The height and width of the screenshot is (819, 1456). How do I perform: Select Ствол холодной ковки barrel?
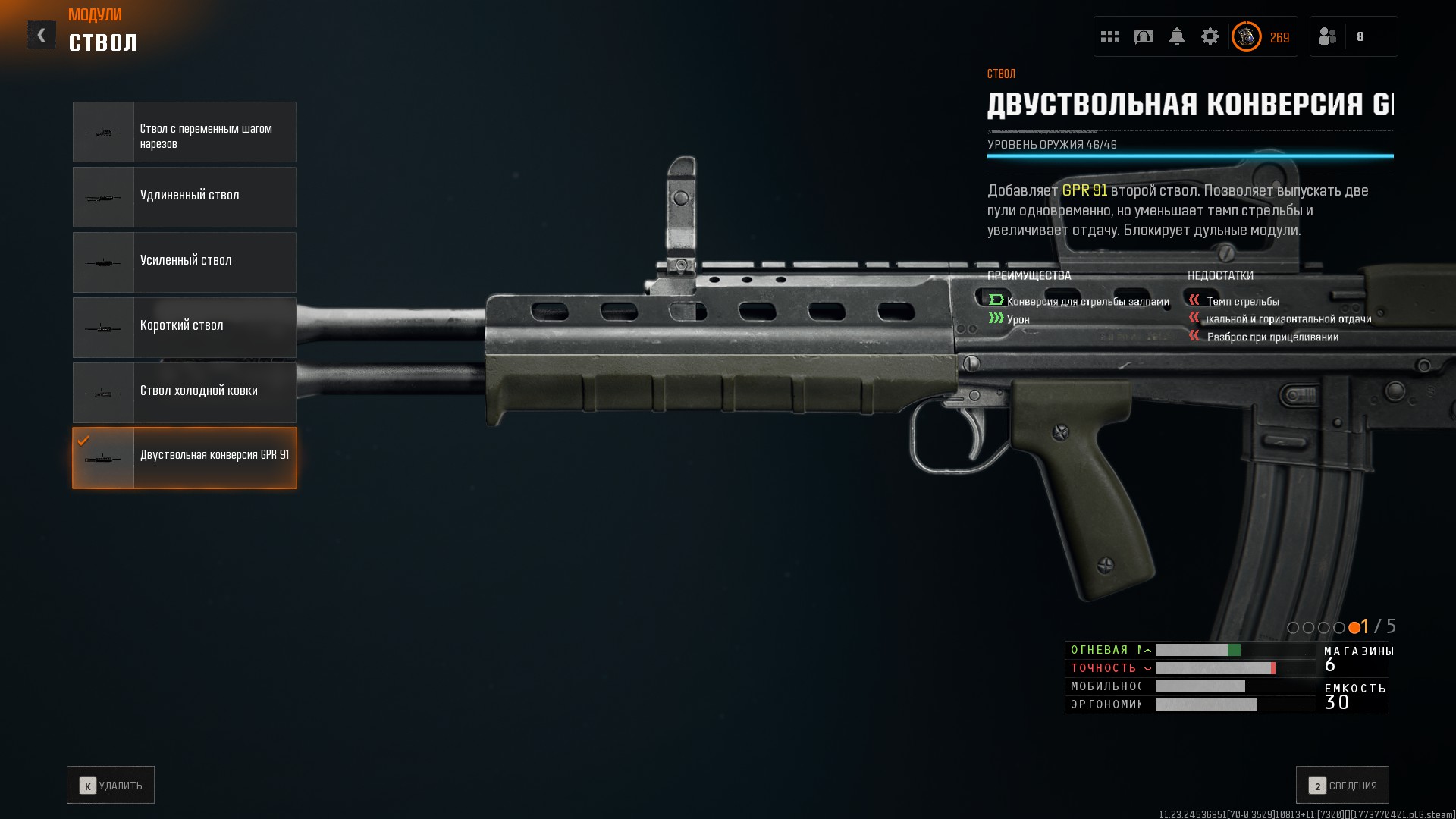pos(184,393)
